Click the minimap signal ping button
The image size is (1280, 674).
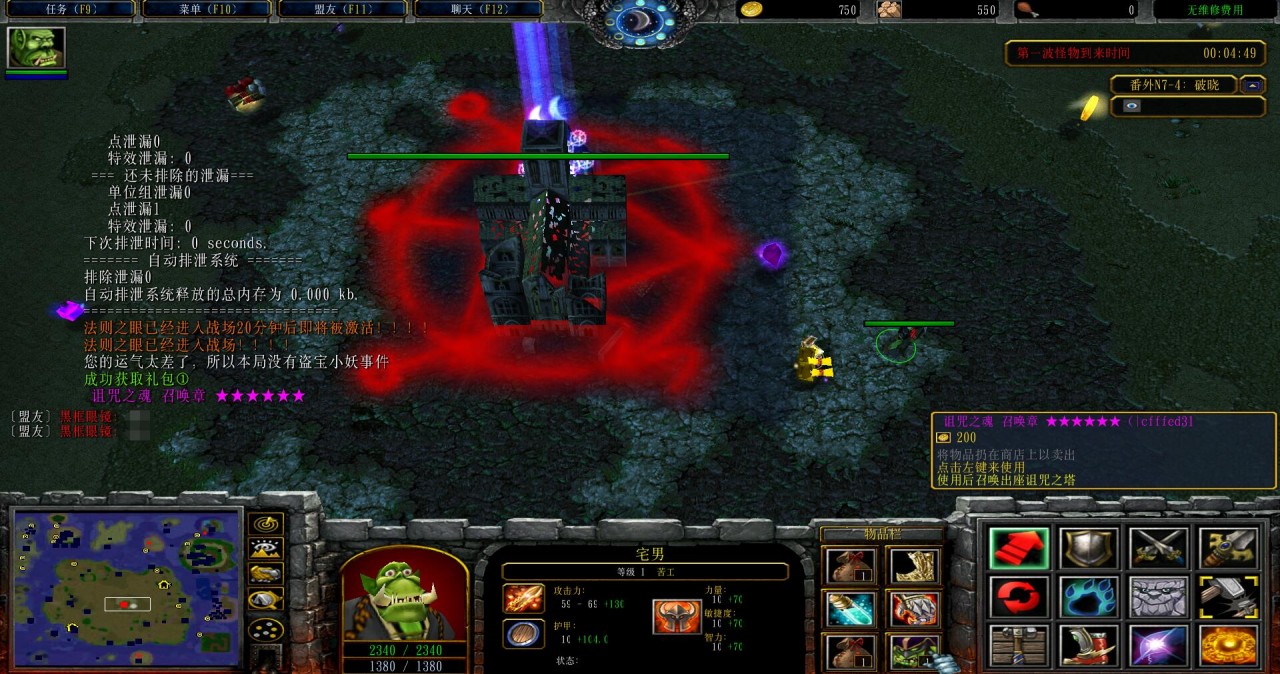pos(265,524)
